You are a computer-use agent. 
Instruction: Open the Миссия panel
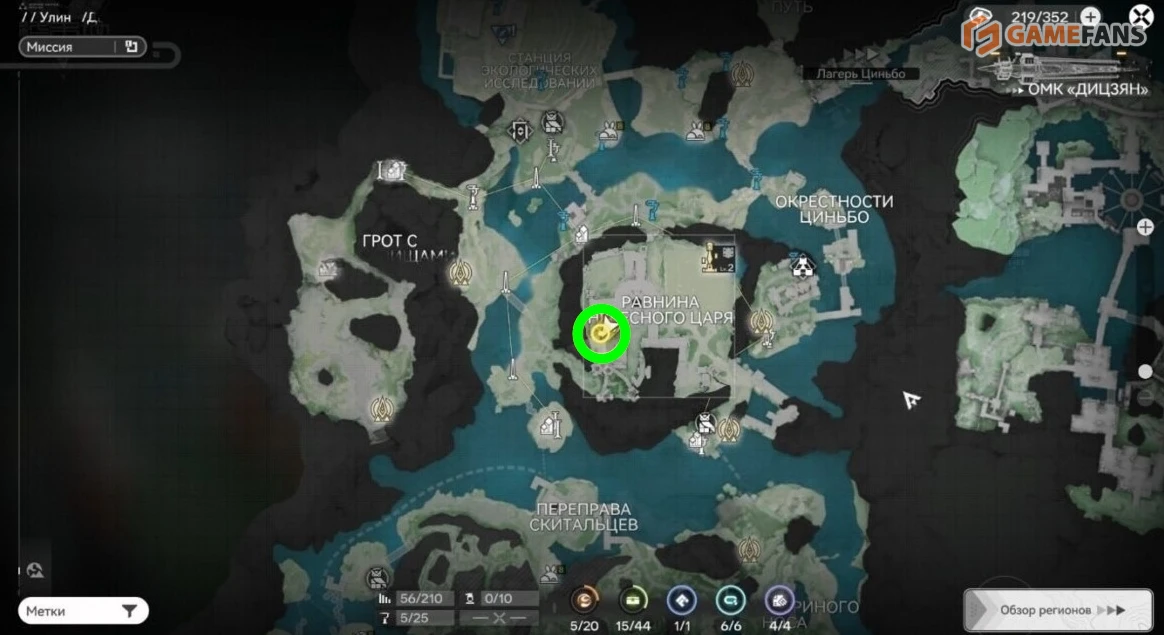82,47
